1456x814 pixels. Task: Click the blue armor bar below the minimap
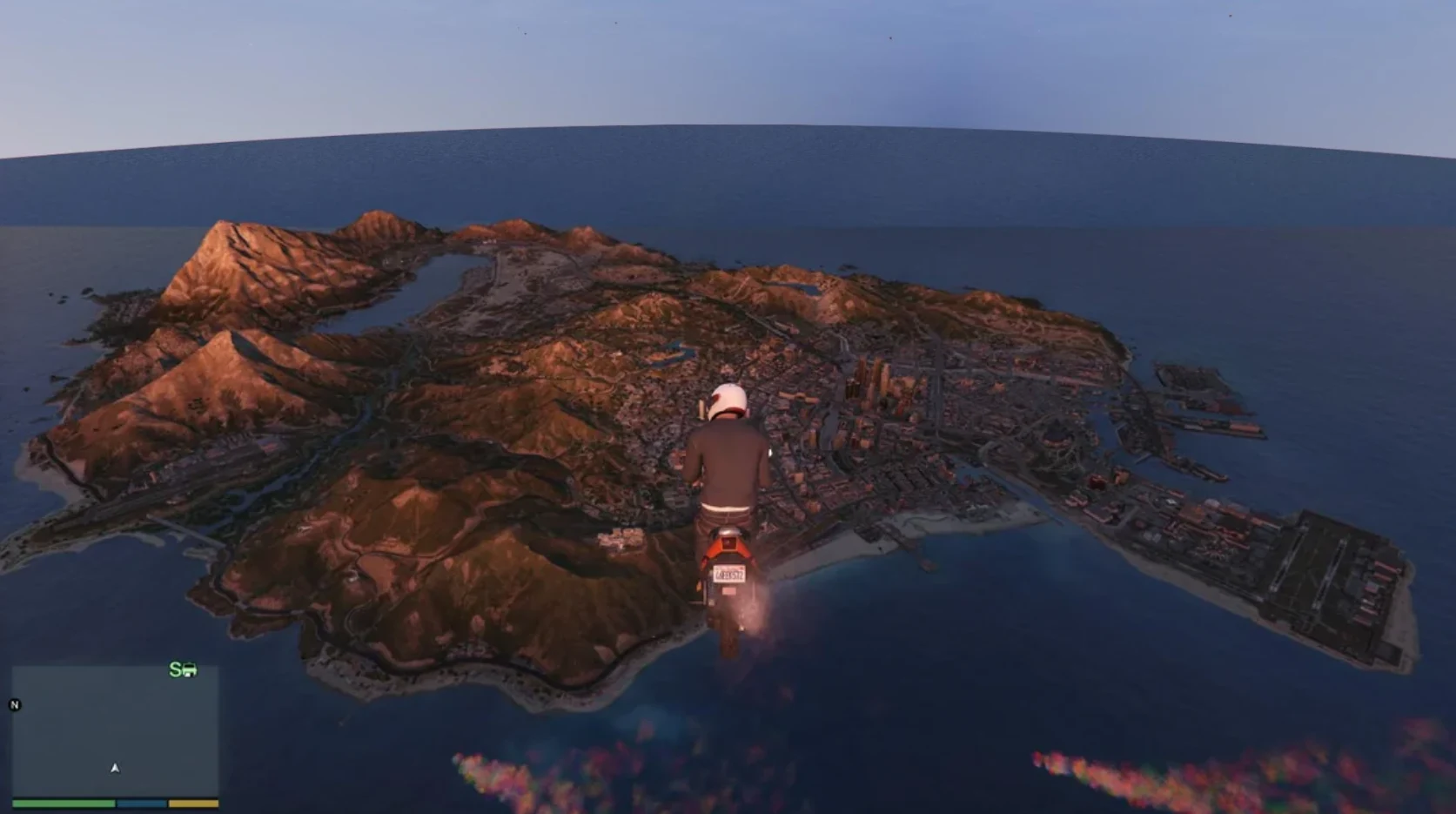pos(142,804)
